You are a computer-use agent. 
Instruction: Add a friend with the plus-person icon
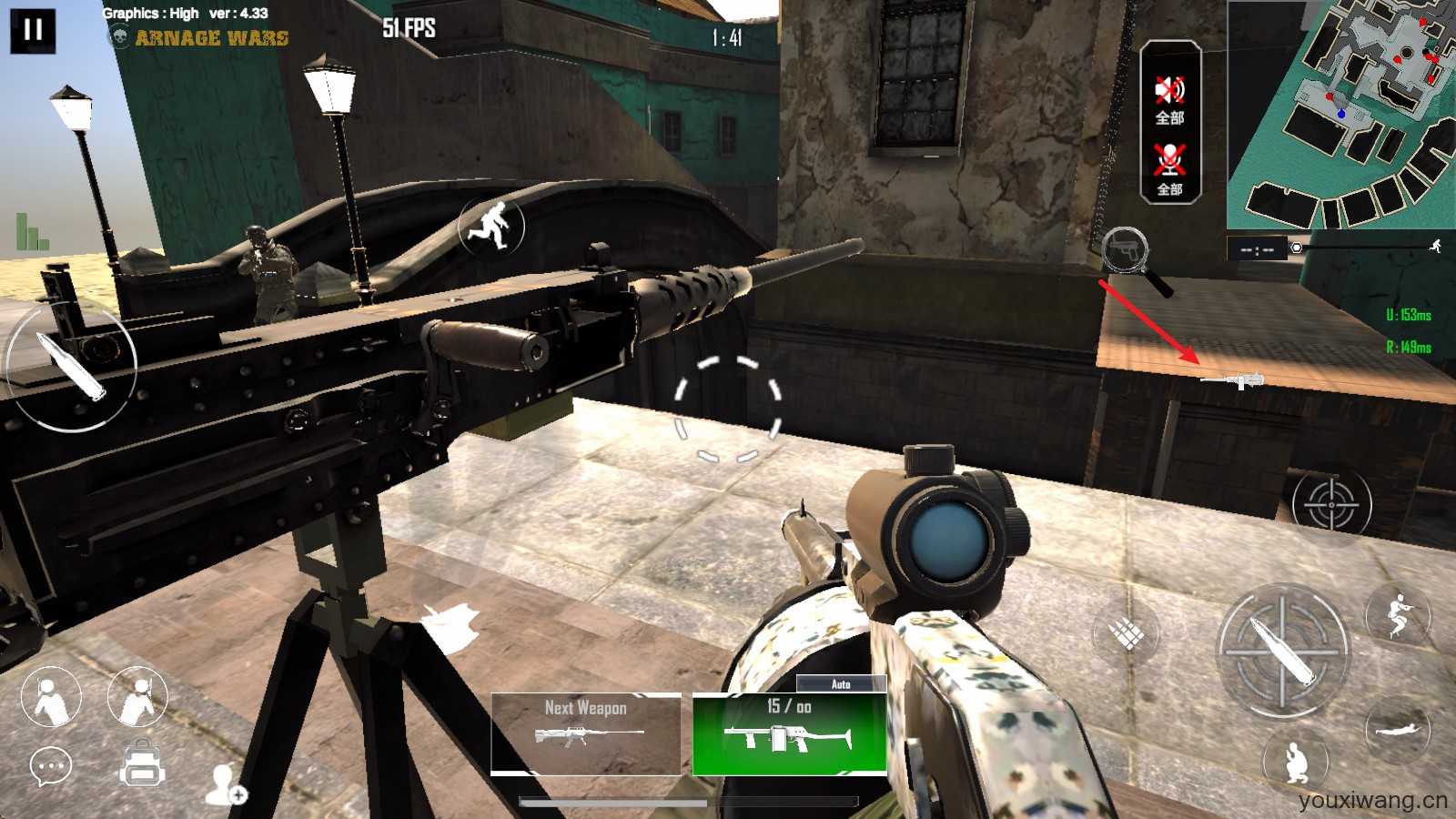click(x=224, y=784)
